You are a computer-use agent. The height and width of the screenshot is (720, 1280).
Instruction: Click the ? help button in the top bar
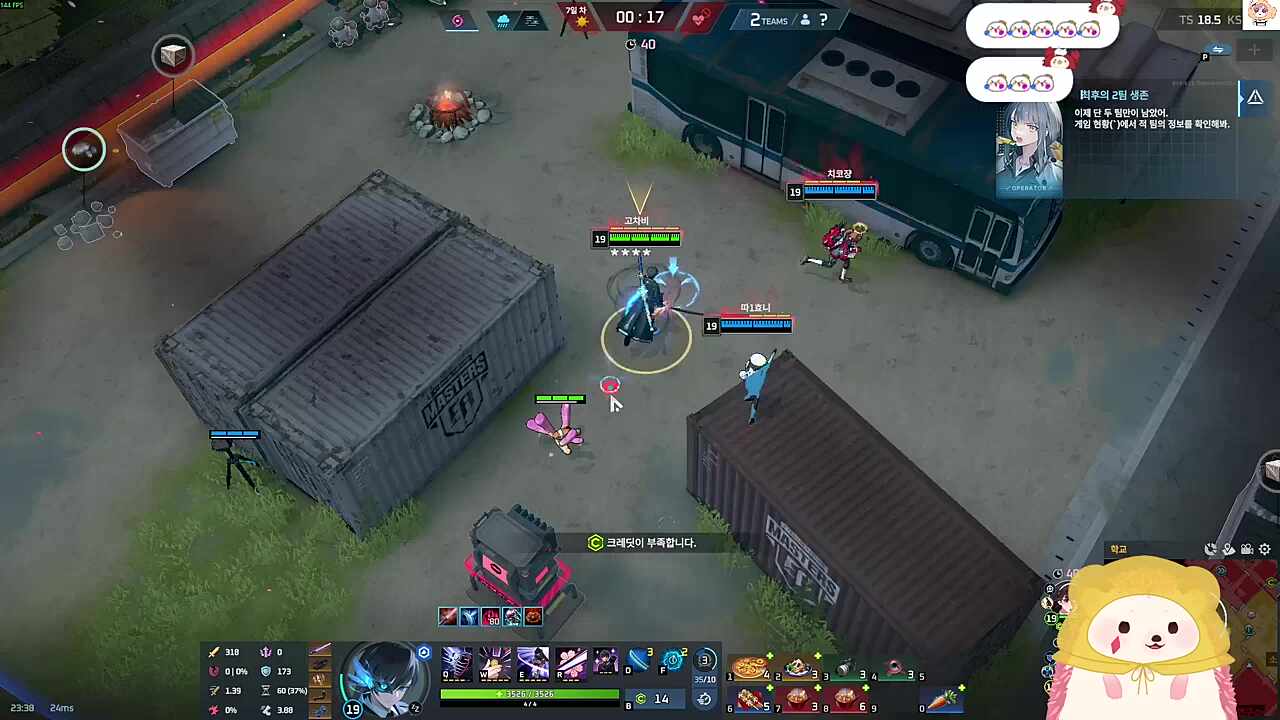tap(822, 20)
